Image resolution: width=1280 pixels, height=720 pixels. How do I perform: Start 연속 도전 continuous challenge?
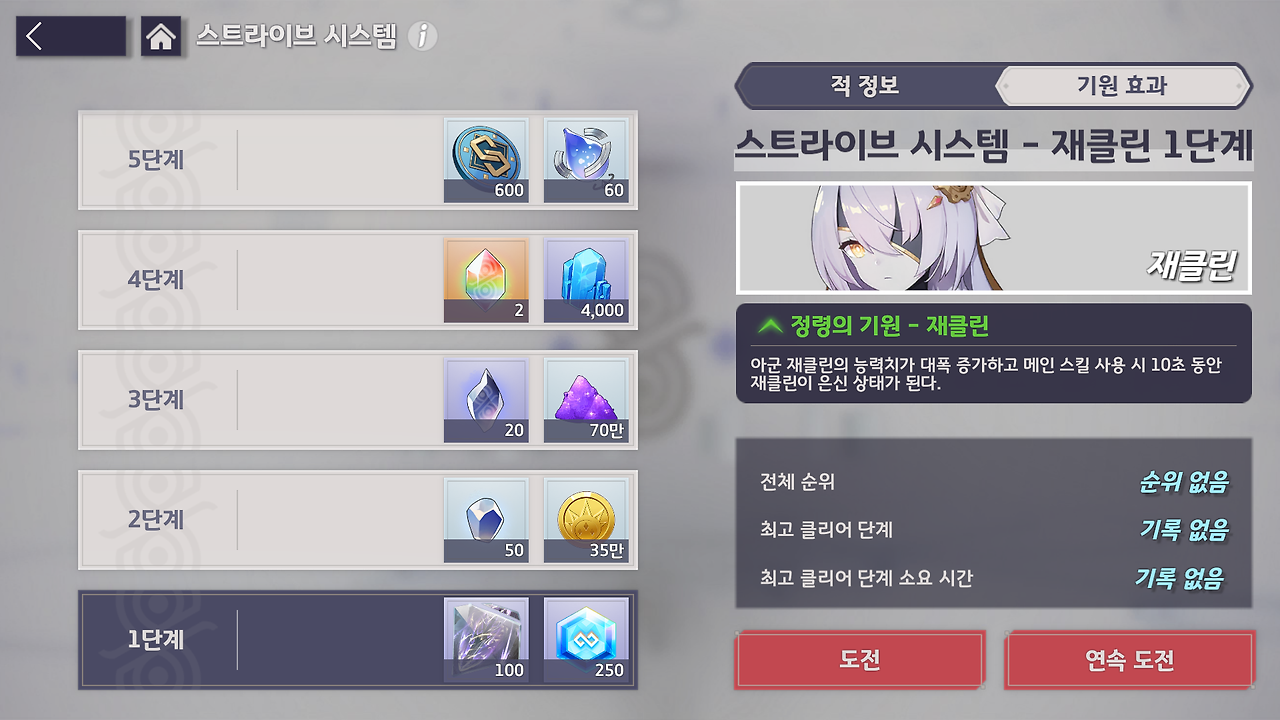[1129, 659]
